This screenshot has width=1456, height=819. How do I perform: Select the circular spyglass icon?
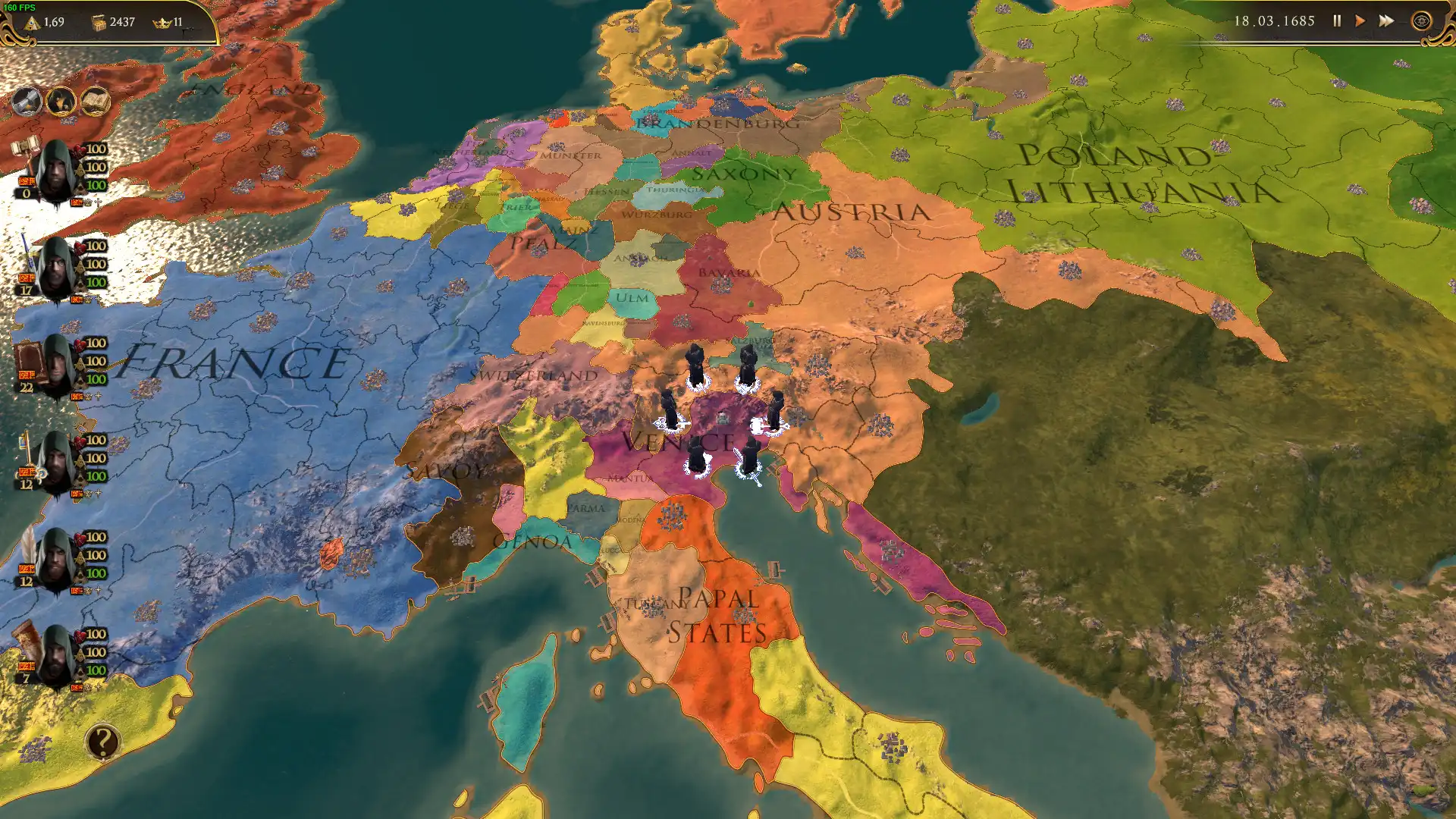[27, 101]
